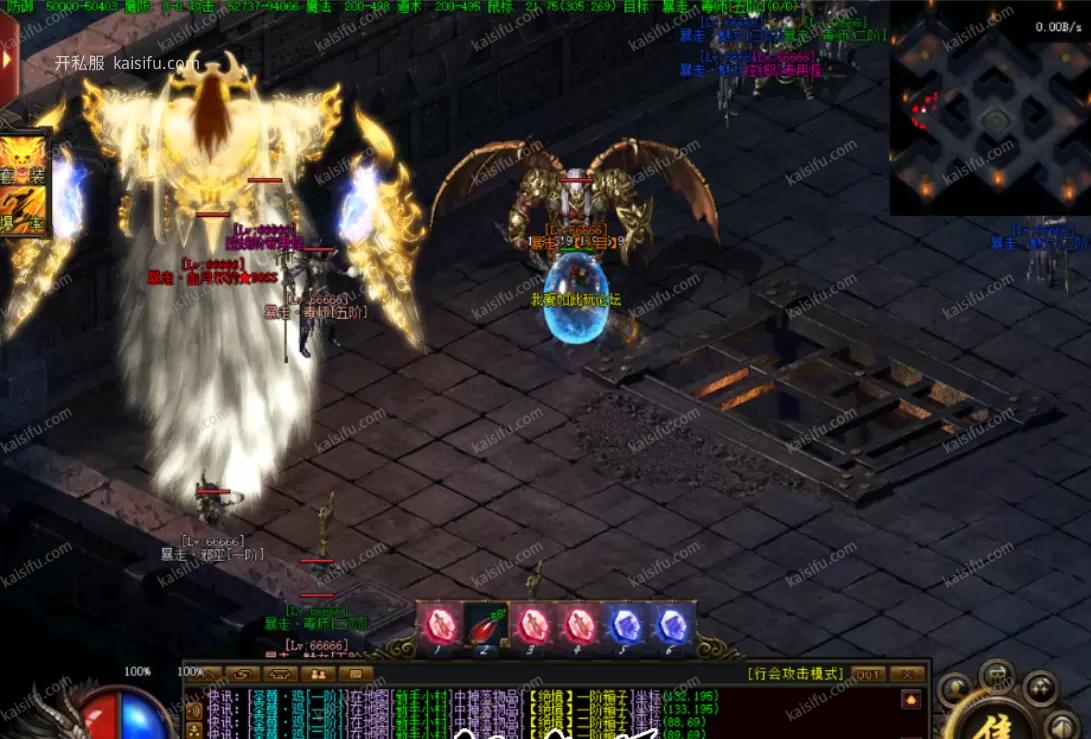Click the OUT button on chat bar
1091x739 pixels.
[x=868, y=674]
